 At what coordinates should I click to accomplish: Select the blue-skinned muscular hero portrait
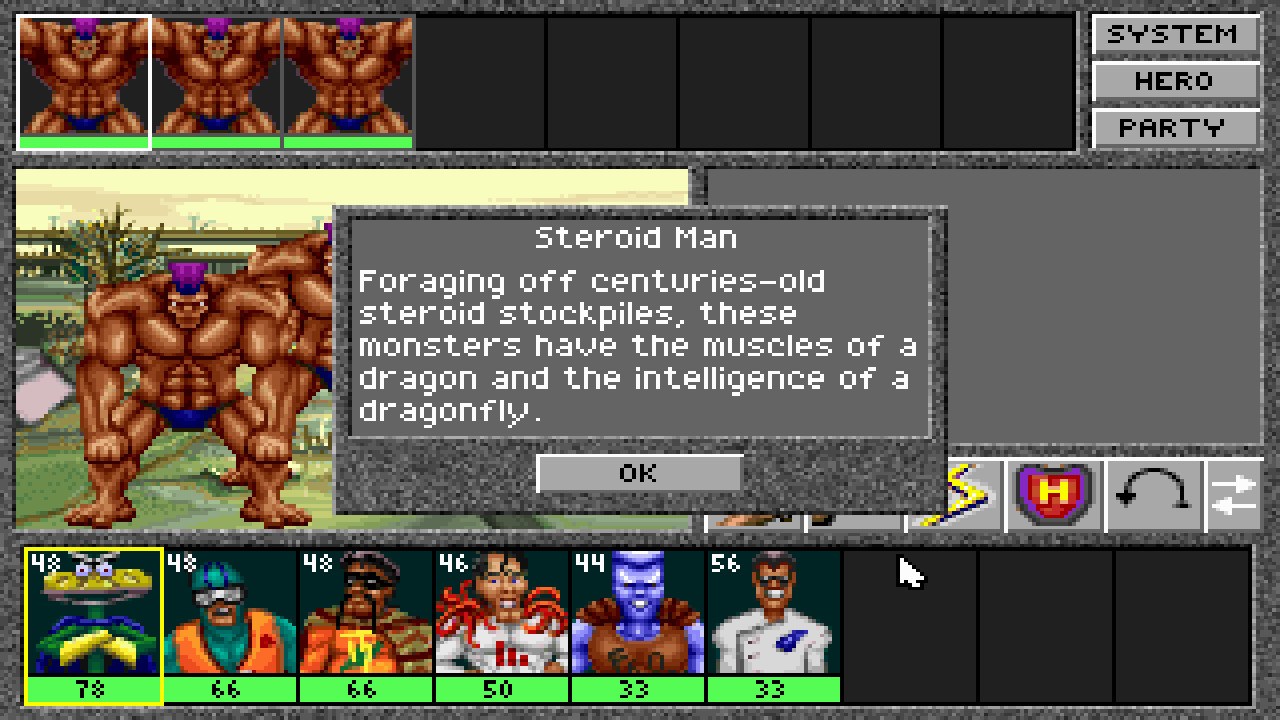tap(638, 614)
